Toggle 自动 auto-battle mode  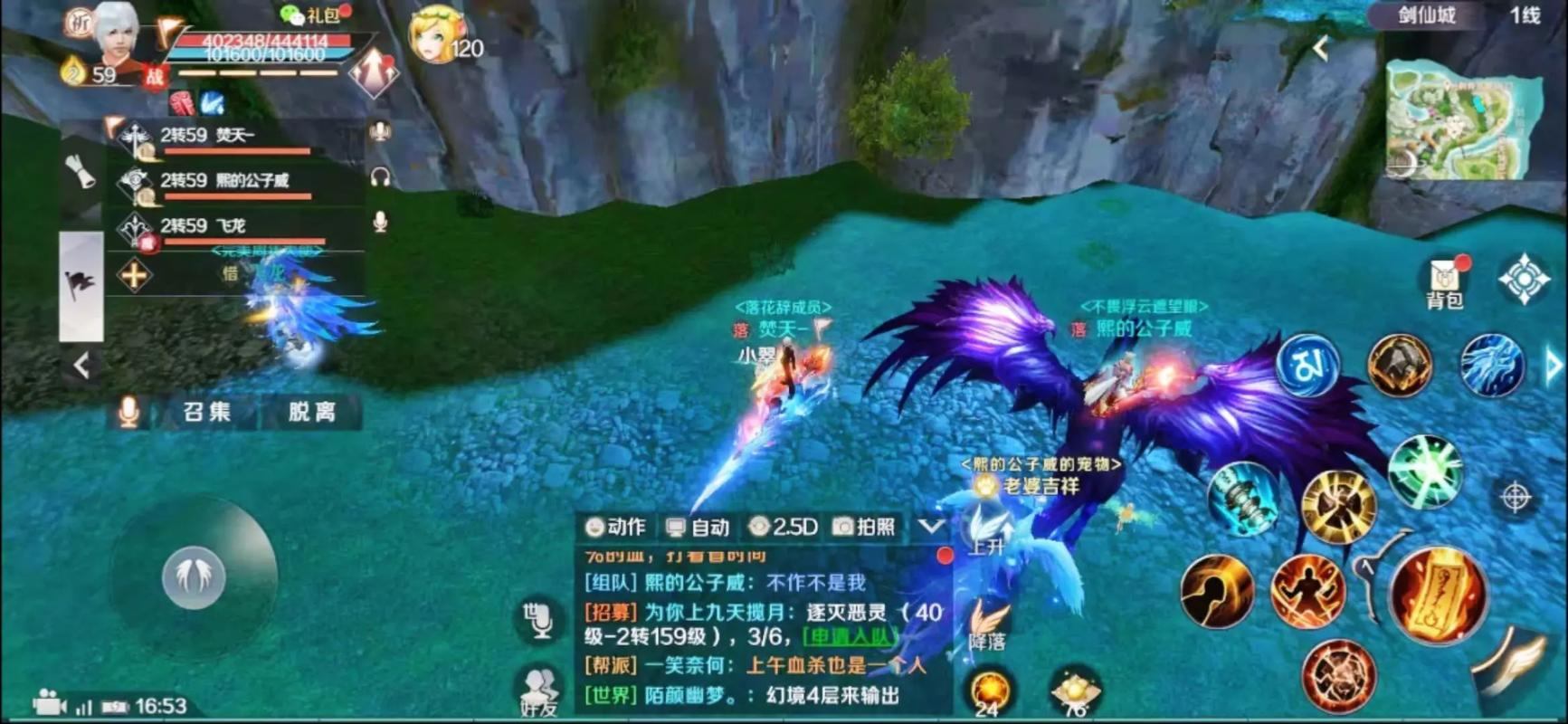(698, 527)
